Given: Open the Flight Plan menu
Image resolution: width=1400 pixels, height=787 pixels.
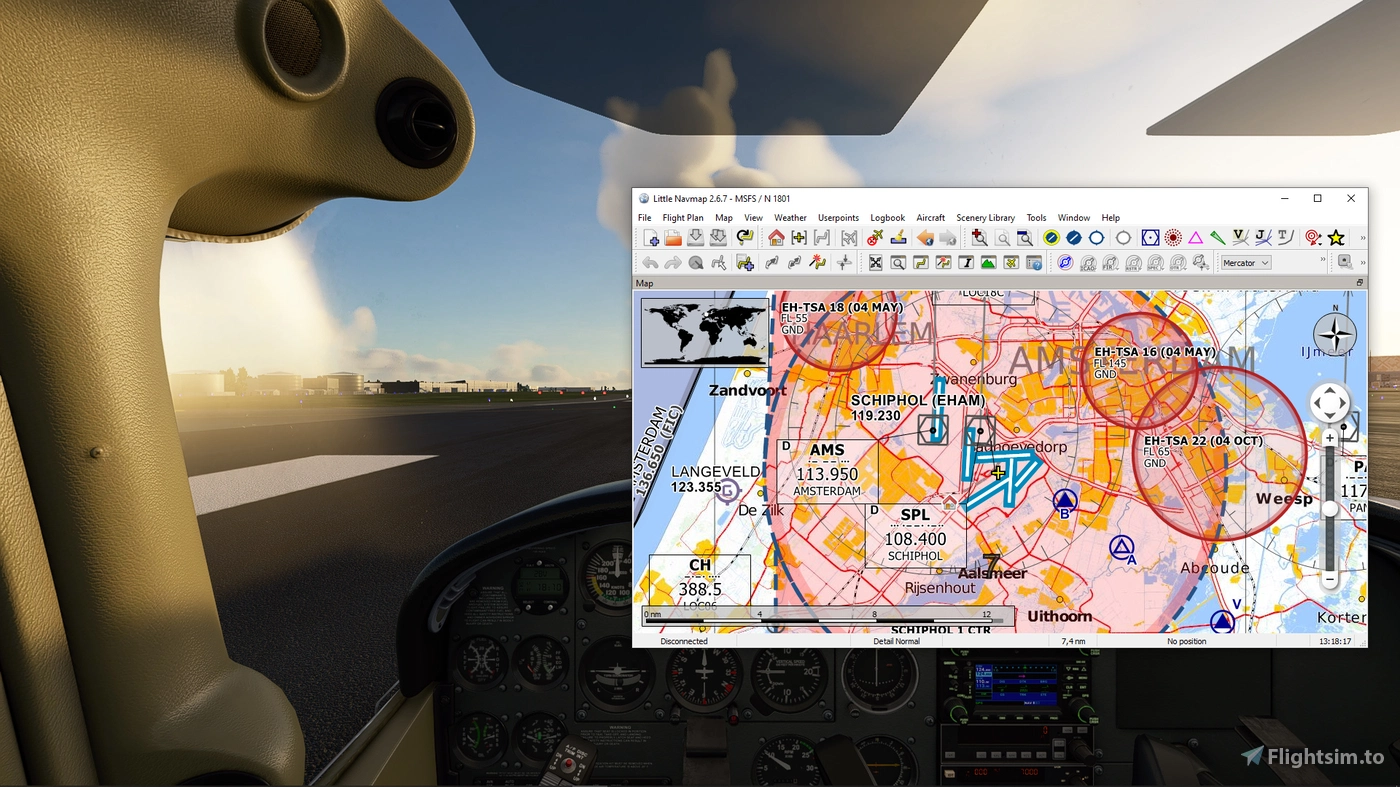Looking at the screenshot, I should [683, 218].
